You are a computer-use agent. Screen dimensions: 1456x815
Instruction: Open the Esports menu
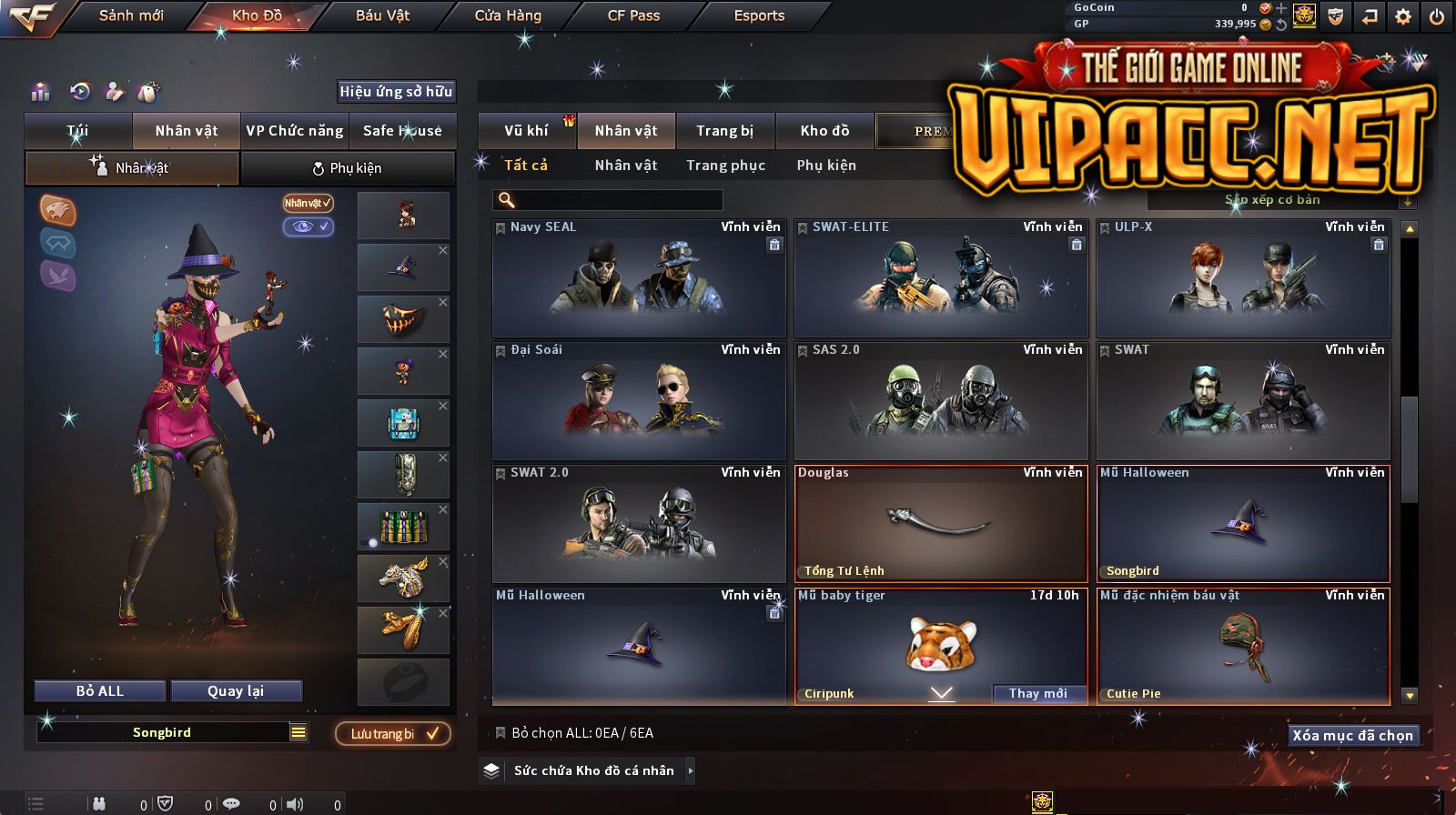[x=759, y=15]
